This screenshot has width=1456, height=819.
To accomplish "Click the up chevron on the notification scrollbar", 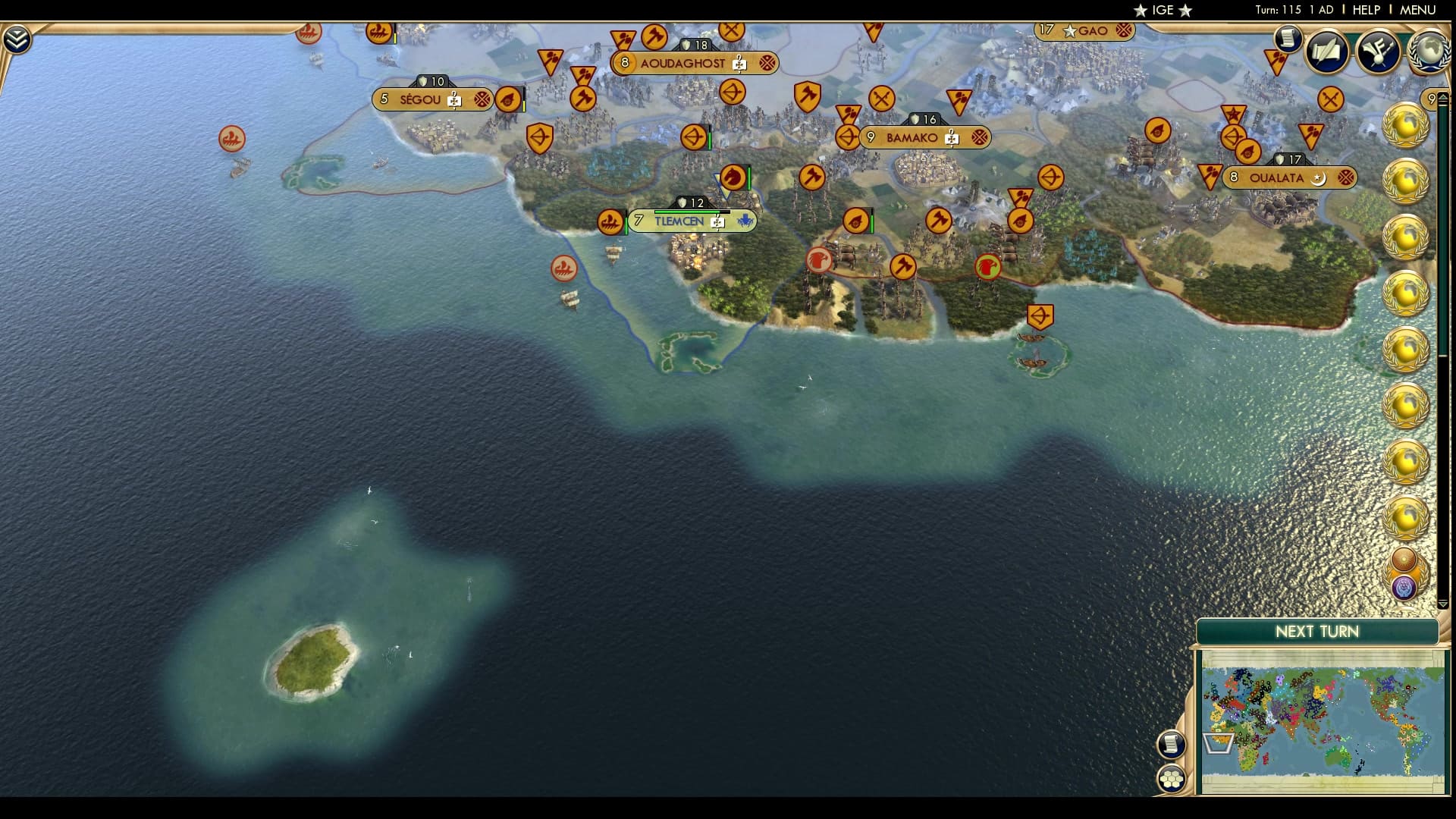I will (1445, 98).
